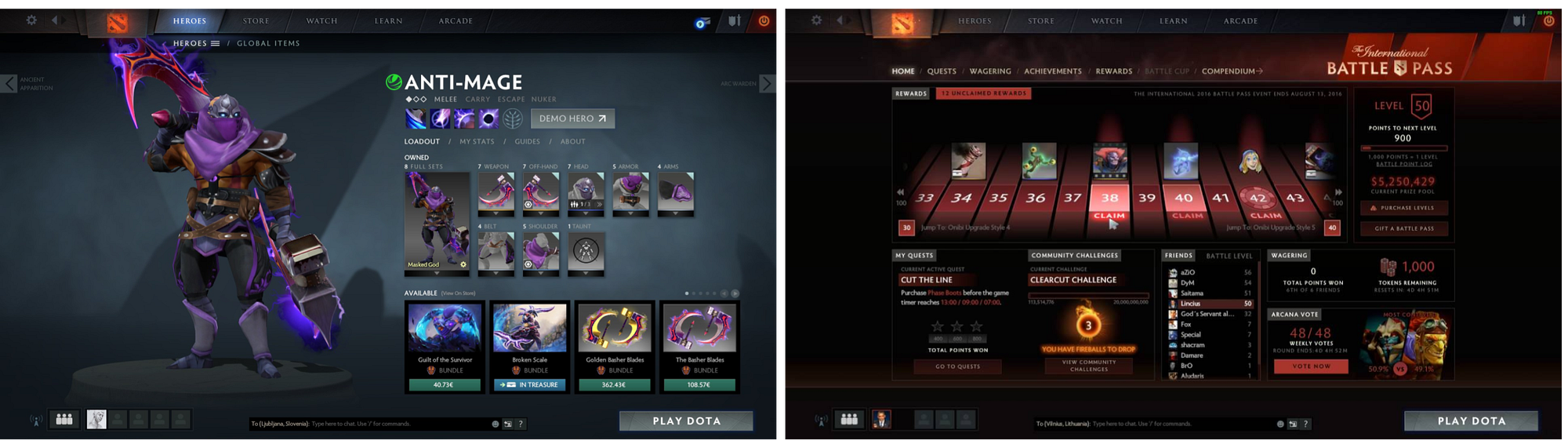Switch to the Achievements section
The width and height of the screenshot is (1568, 448).
pyautogui.click(x=1052, y=71)
